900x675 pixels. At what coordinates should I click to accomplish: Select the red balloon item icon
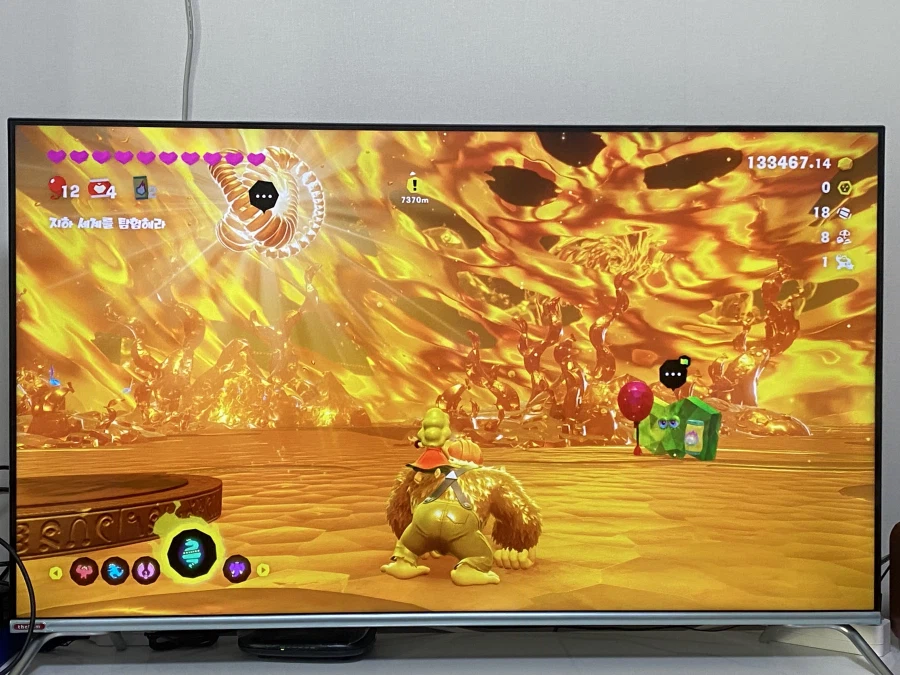(56, 187)
